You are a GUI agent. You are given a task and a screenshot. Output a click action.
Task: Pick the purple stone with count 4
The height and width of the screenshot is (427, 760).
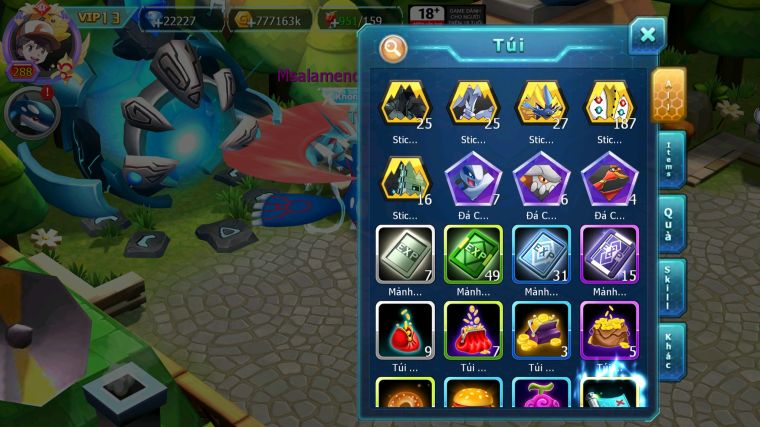point(609,178)
